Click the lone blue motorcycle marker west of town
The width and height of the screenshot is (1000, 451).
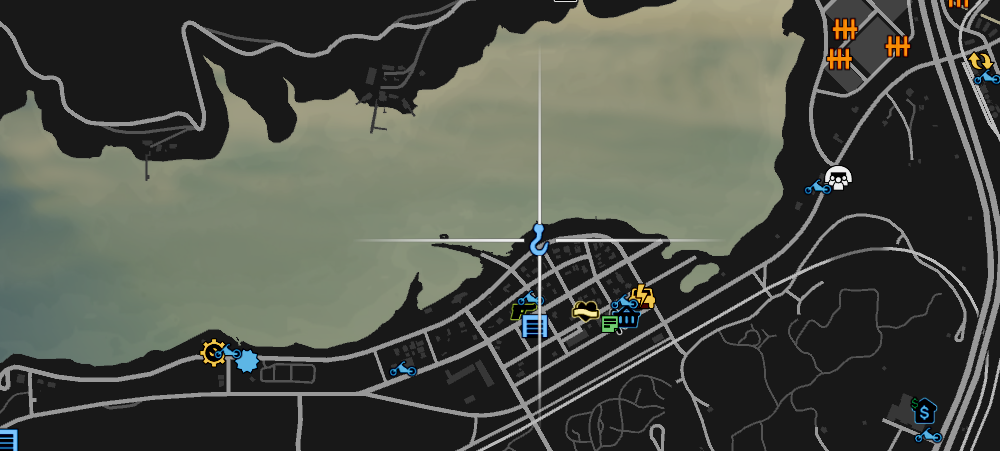tap(403, 370)
